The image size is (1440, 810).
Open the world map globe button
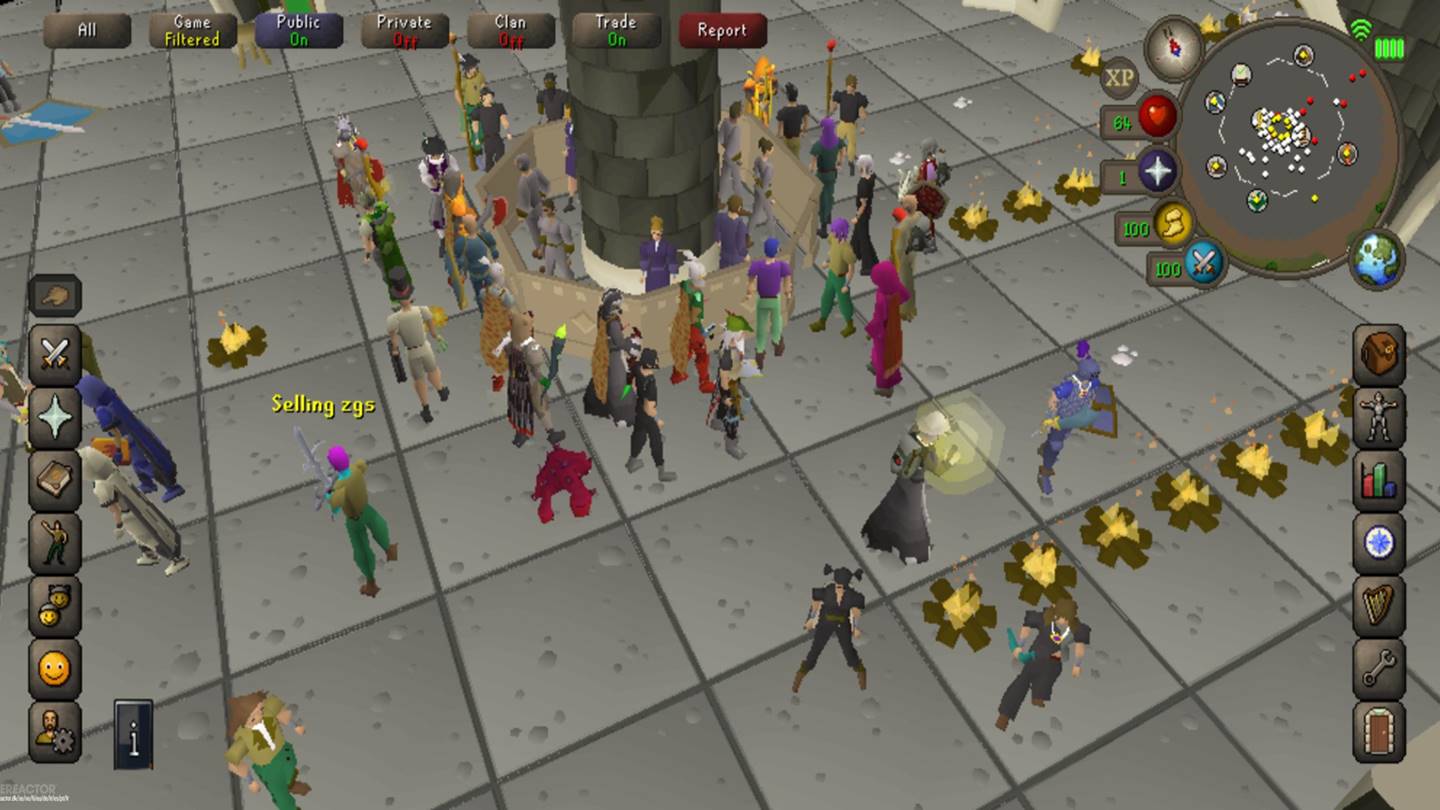coord(1377,258)
